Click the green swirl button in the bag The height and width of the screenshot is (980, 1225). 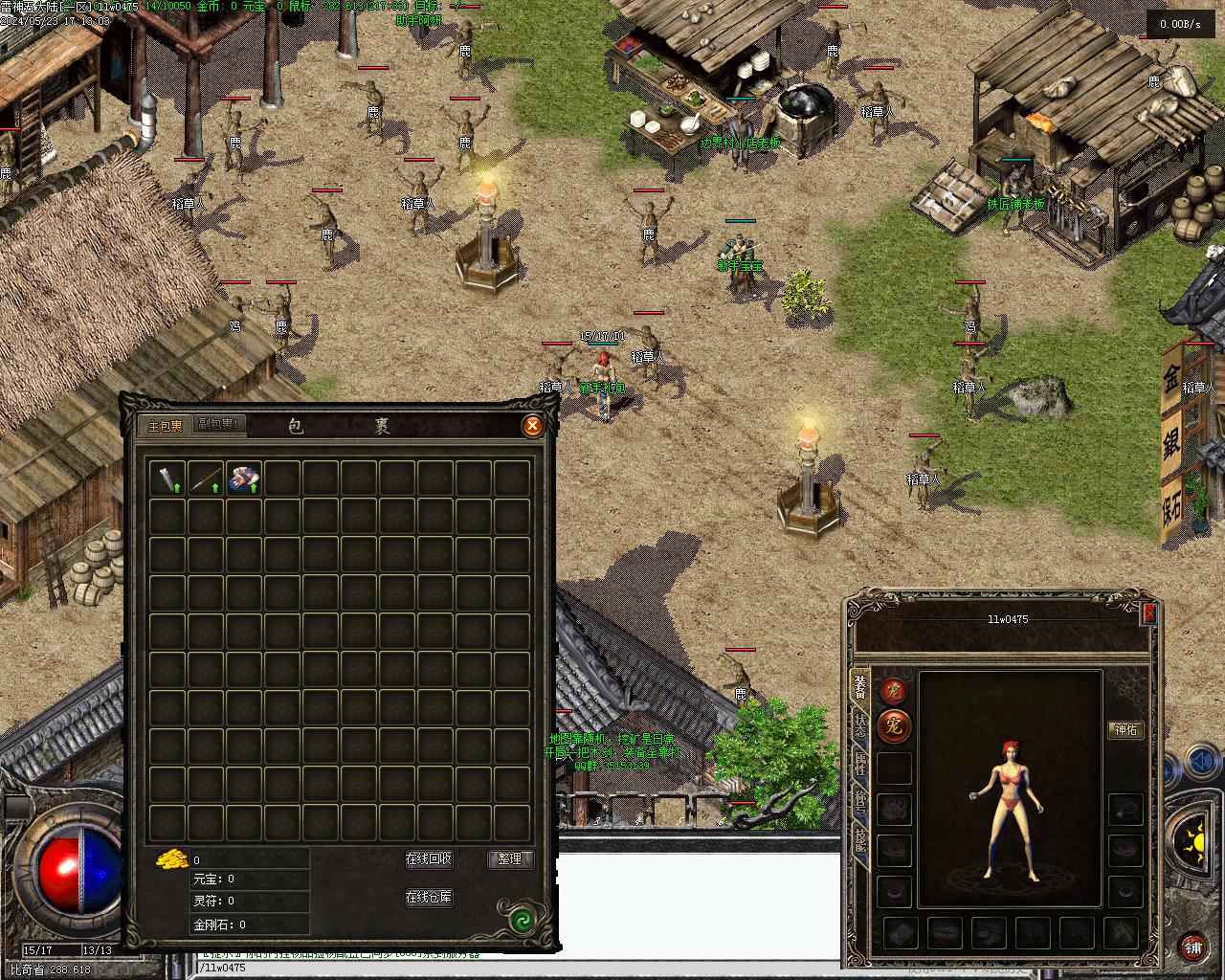(x=522, y=921)
